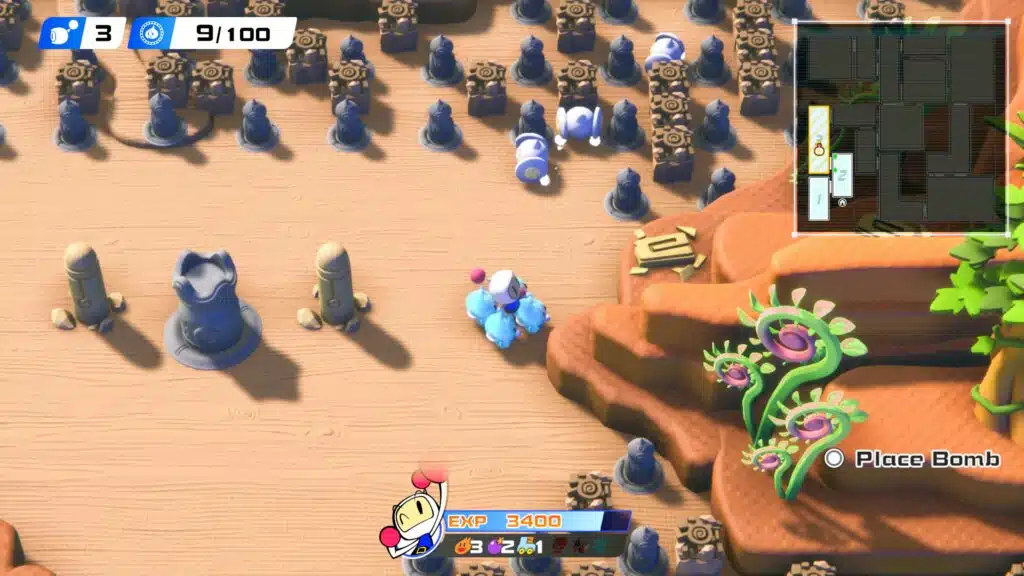
Task: Select the purple bomb capacity icon
Action: click(494, 546)
